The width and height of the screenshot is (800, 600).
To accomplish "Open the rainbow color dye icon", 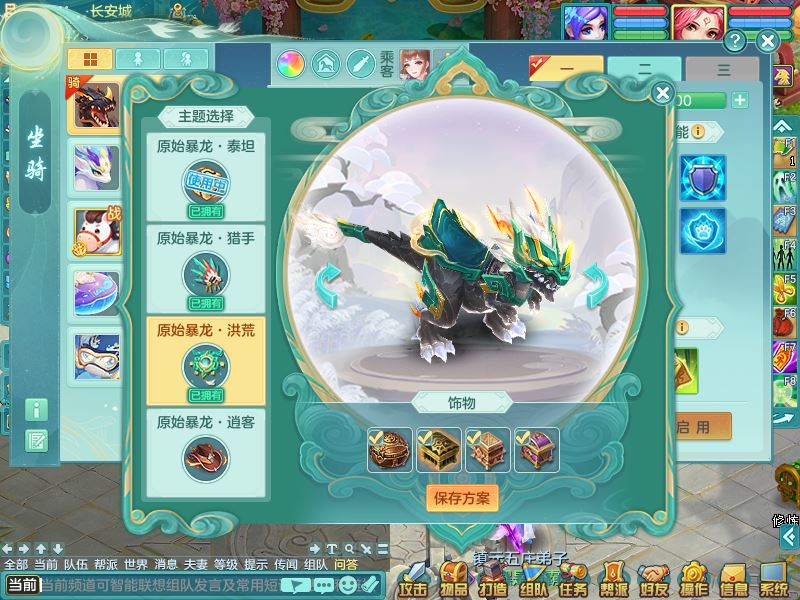I will 291,65.
